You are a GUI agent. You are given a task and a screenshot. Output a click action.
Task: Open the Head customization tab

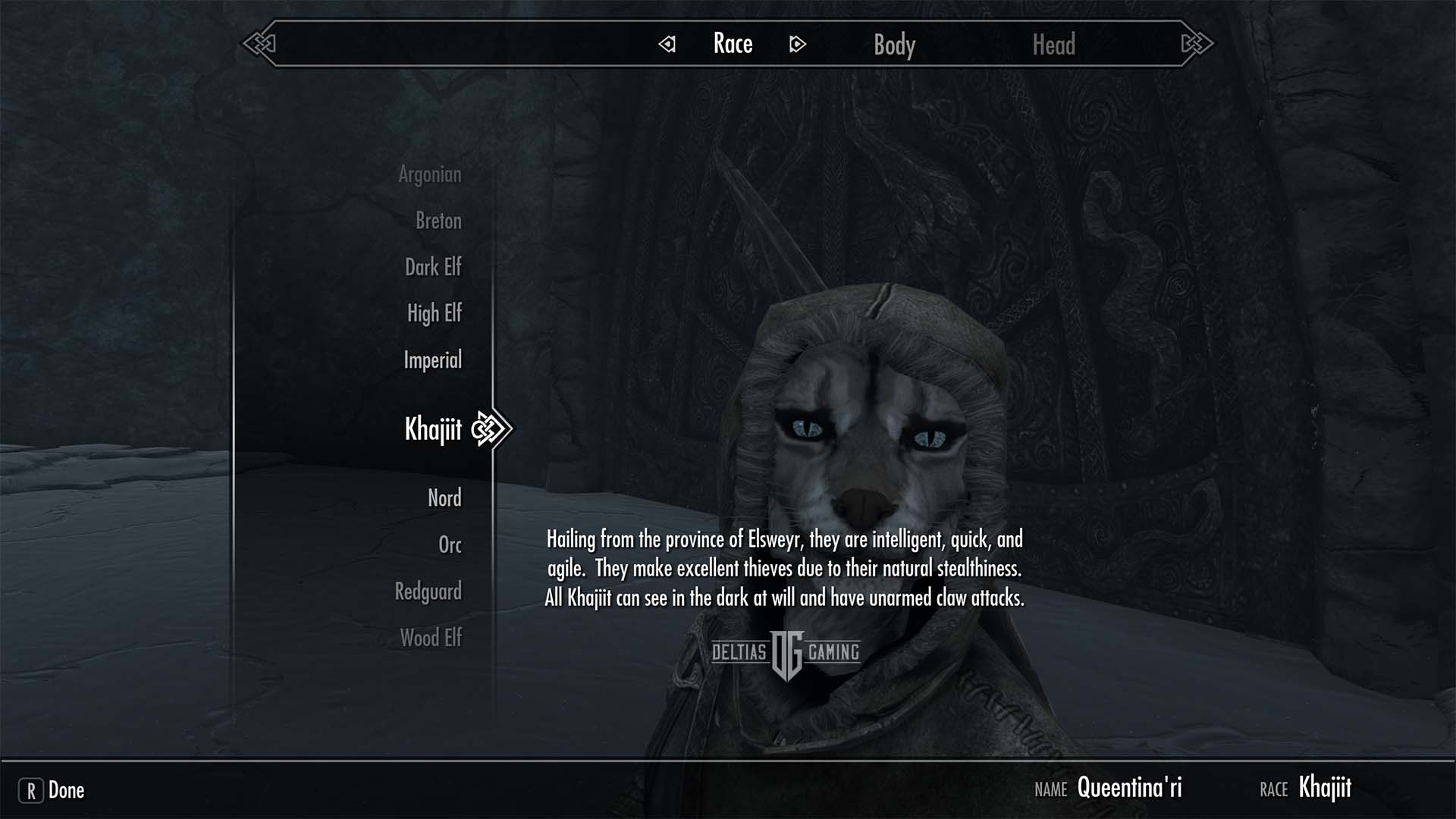point(1053,45)
